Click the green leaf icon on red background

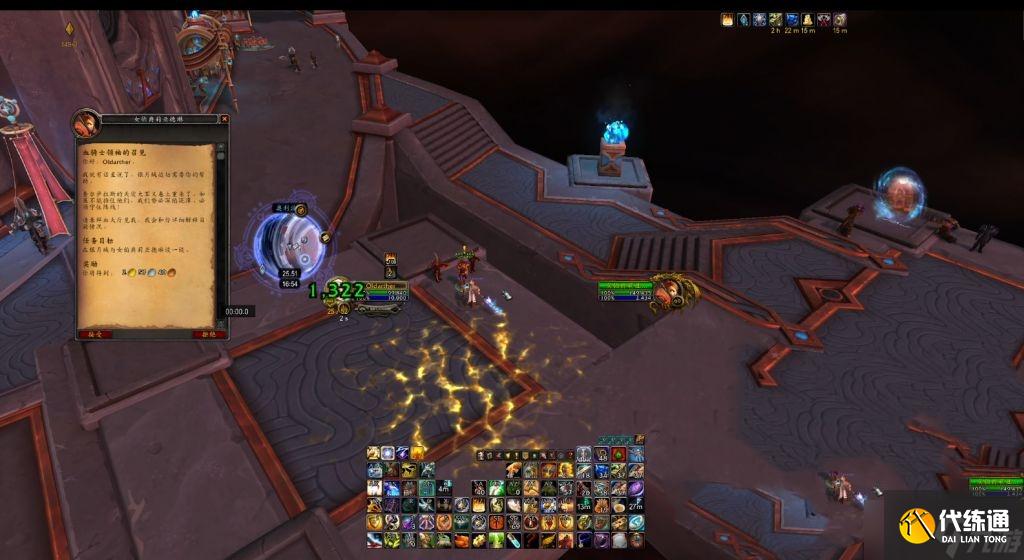pos(620,455)
